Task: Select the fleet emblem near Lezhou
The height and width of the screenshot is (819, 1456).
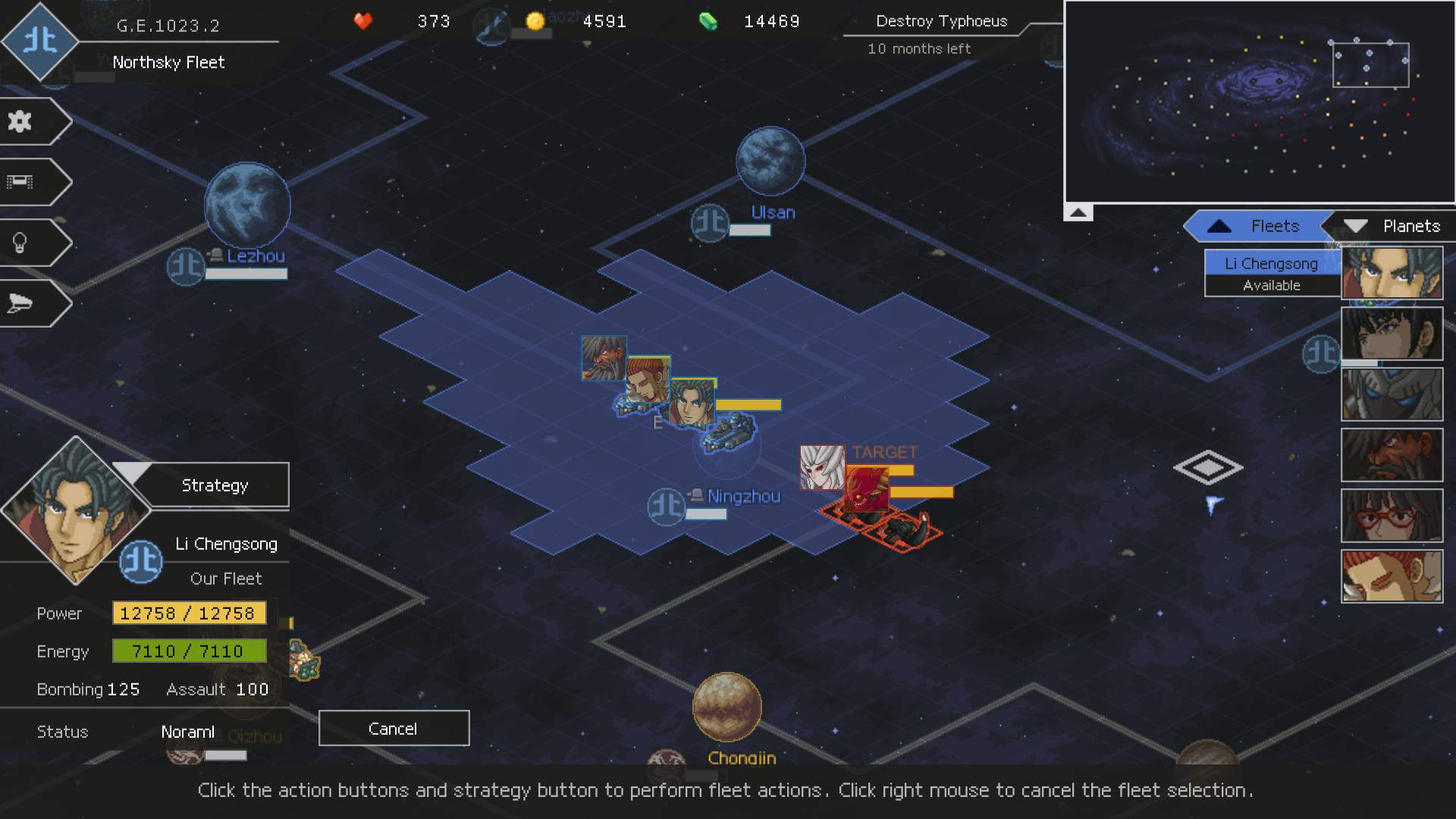Action: [185, 267]
